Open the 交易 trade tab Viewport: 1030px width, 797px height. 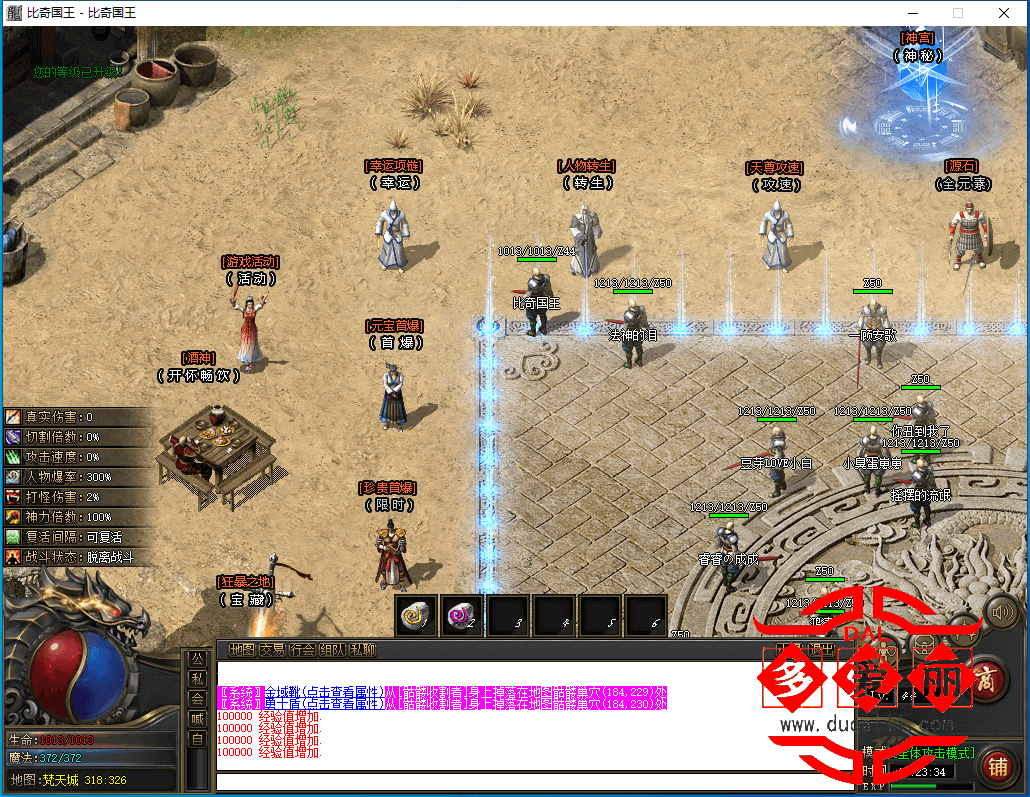[272, 650]
